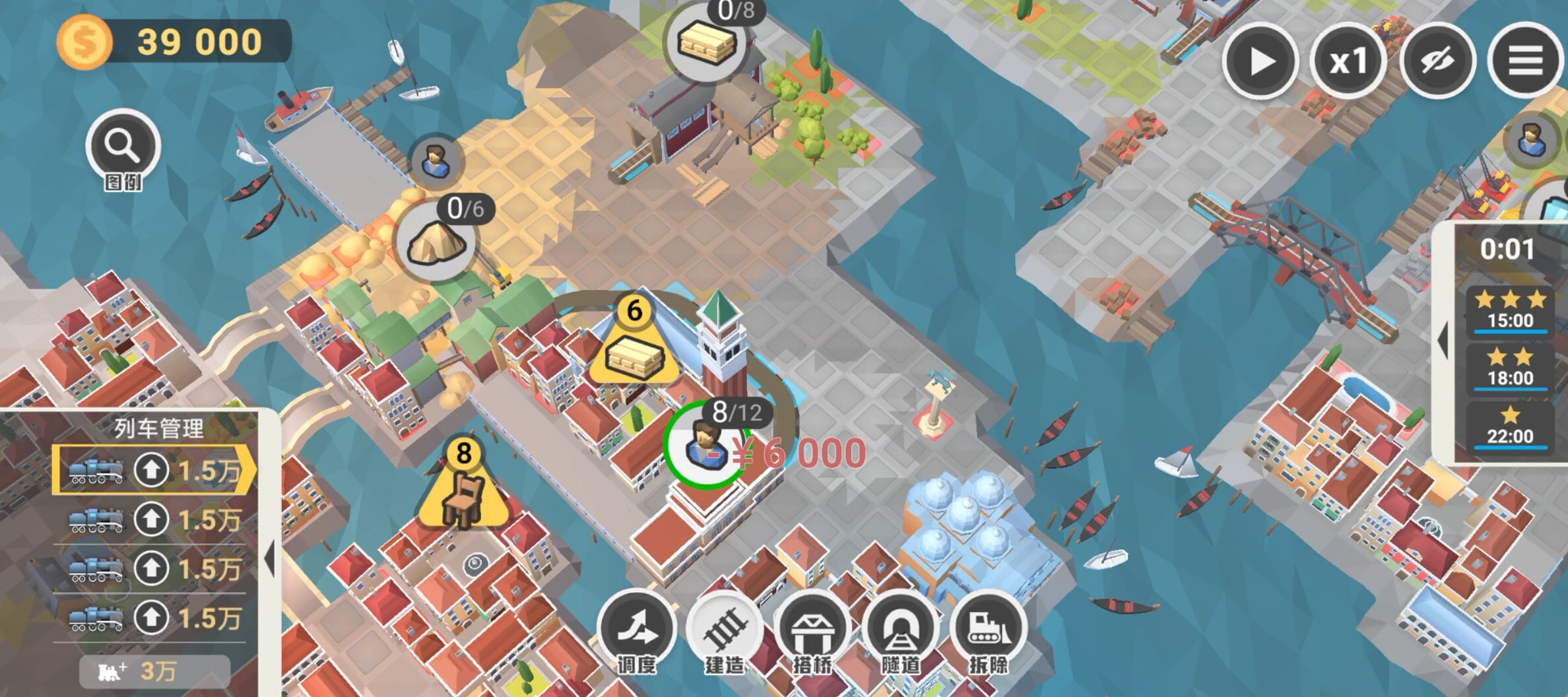The width and height of the screenshot is (1568, 697).
Task: Select the highlighted first train row
Action: point(154,470)
